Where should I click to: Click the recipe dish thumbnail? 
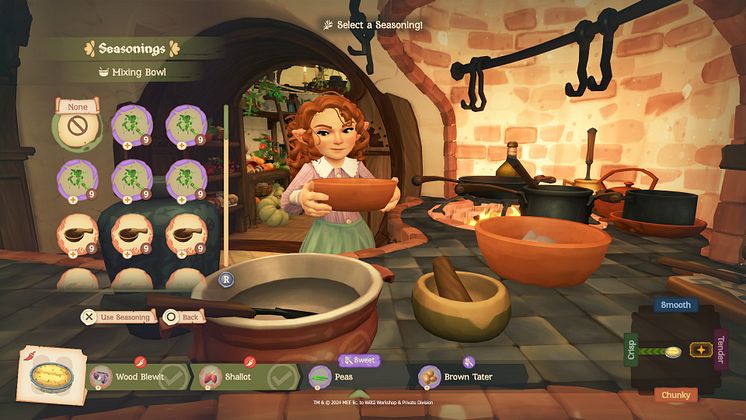click(48, 378)
